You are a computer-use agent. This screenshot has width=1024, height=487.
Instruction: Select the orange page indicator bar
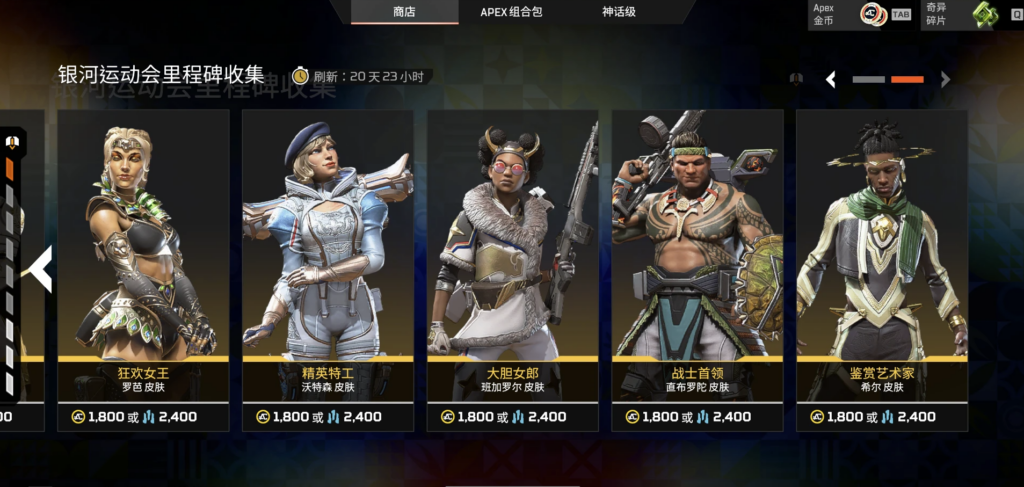tap(907, 79)
